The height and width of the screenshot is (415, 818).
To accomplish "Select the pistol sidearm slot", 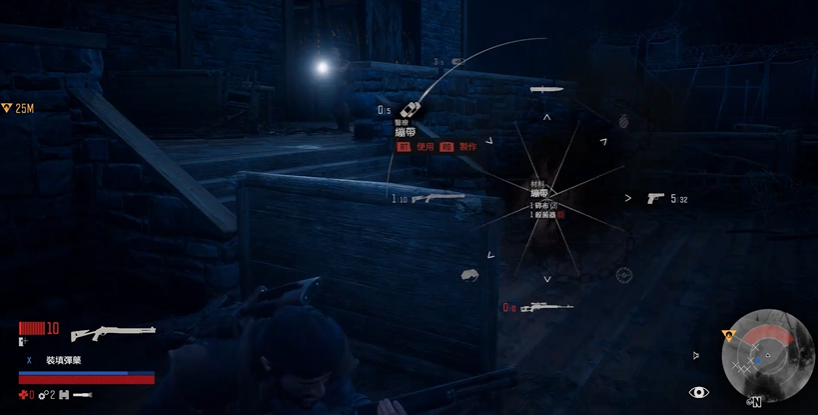I will tap(656, 198).
